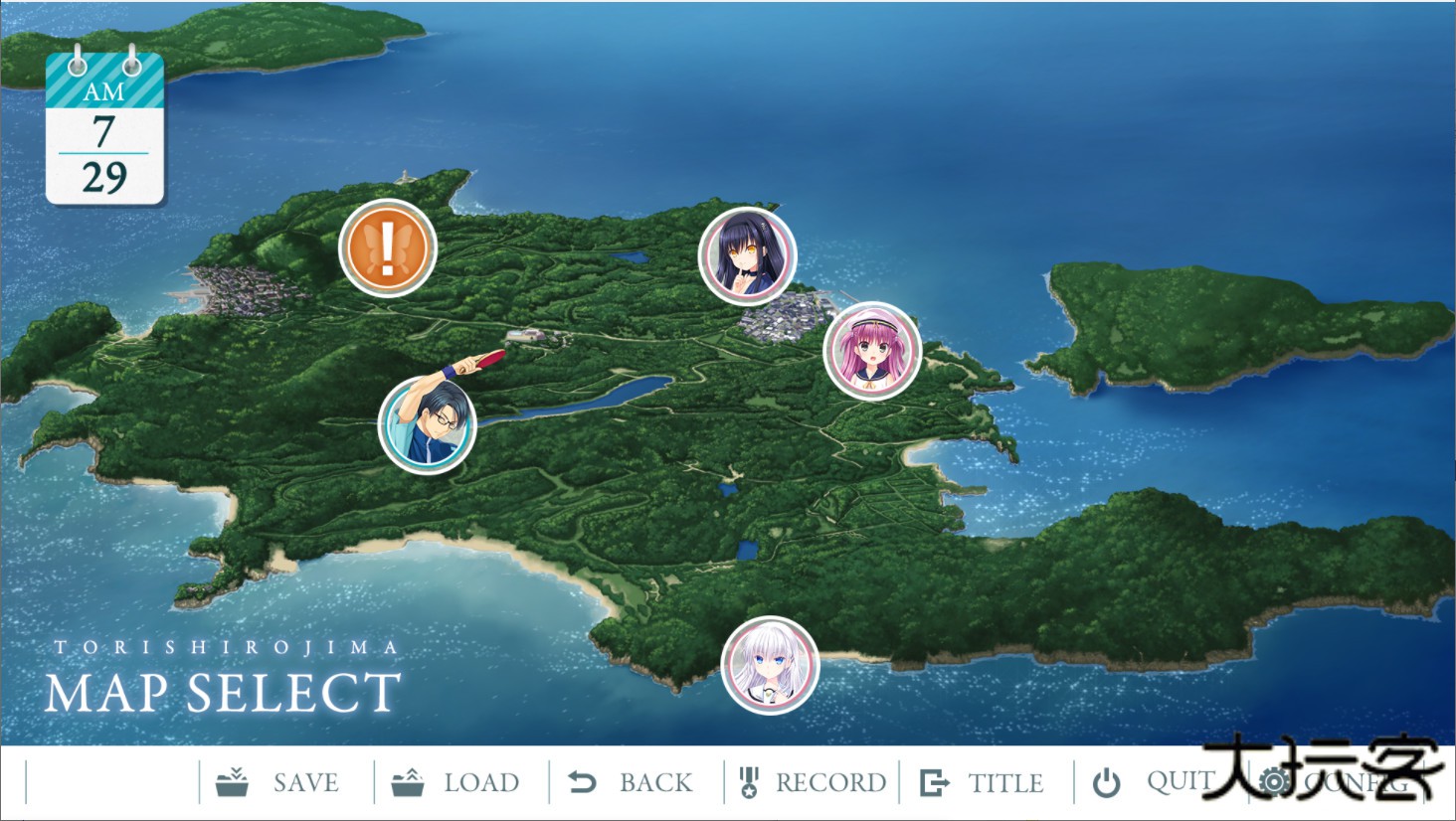The height and width of the screenshot is (821, 1456).
Task: Go BACK to the previous scene
Action: (632, 782)
